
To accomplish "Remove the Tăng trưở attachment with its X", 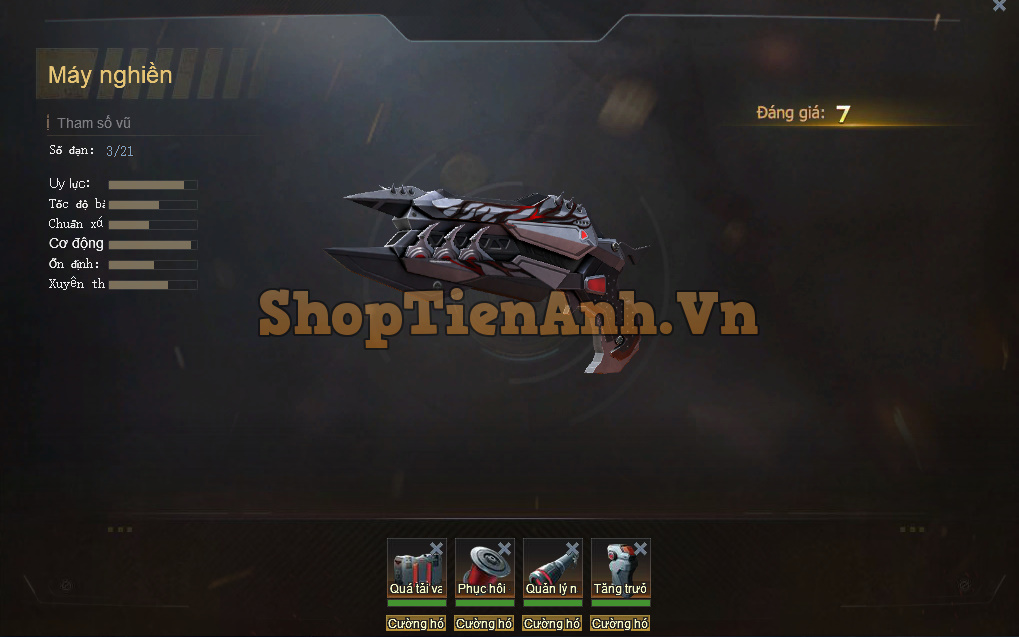I will 641,548.
